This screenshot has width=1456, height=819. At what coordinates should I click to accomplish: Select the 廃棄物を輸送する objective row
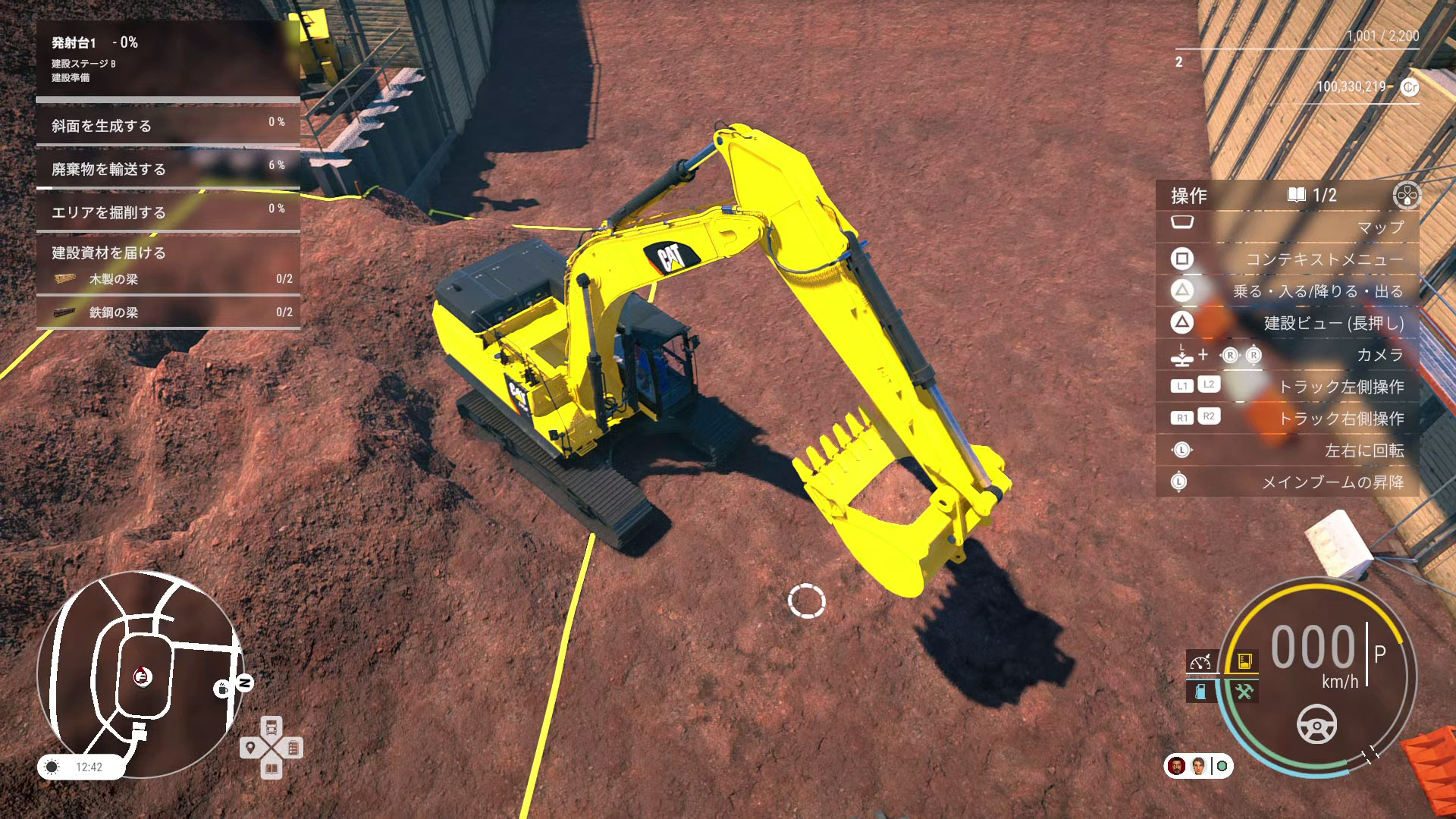click(x=168, y=169)
